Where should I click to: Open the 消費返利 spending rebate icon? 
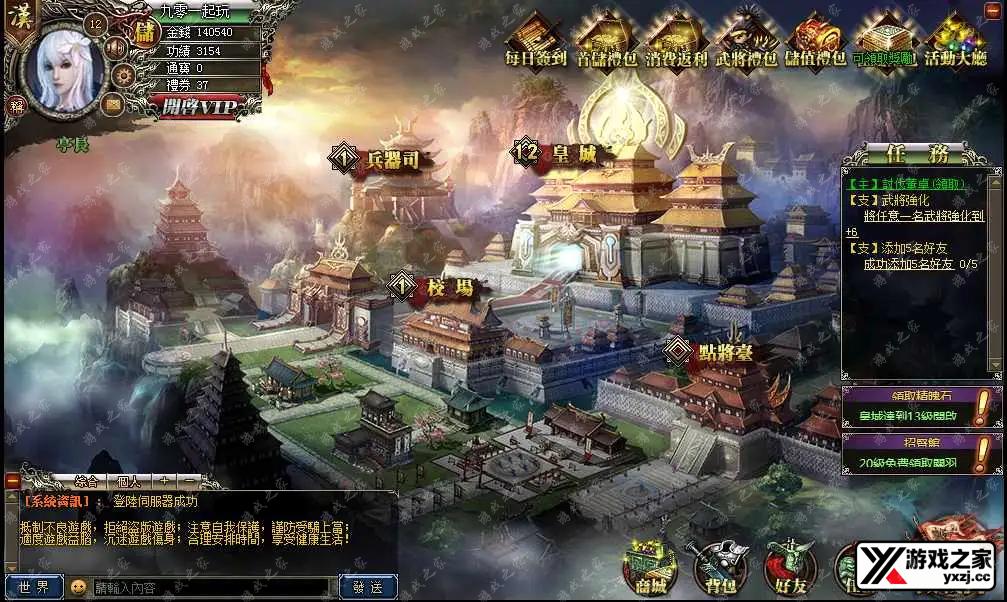tap(676, 39)
